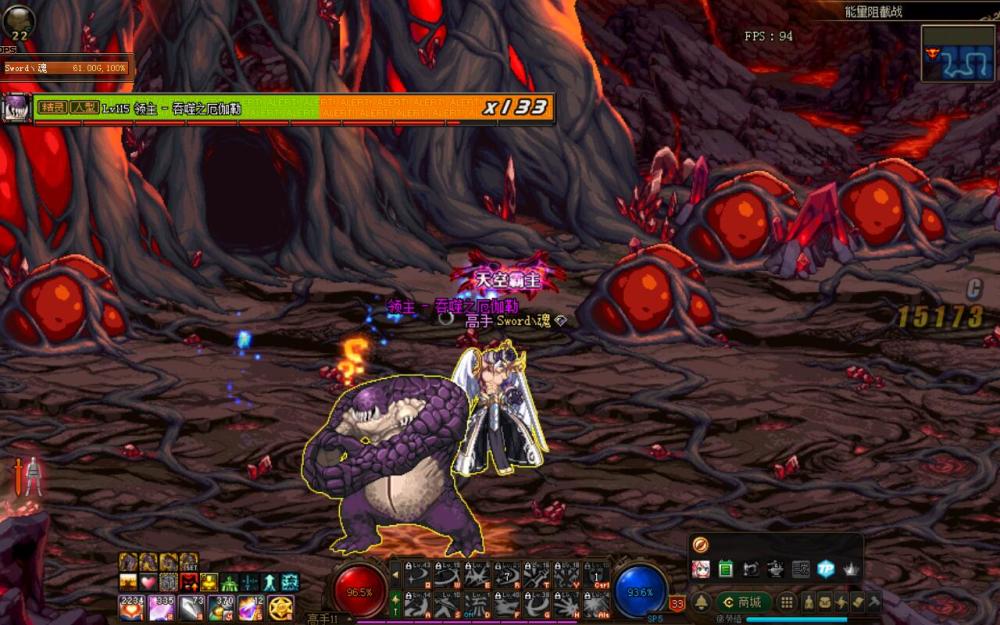Screen dimensions: 1000x625
Task: Select the purple gem item showing 12
Action: point(250,606)
